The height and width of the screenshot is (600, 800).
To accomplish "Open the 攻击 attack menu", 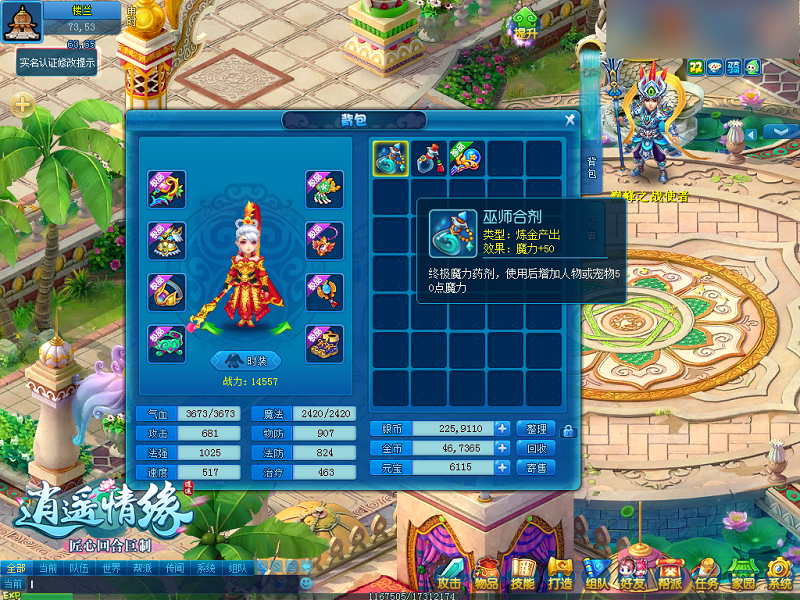I will [449, 576].
